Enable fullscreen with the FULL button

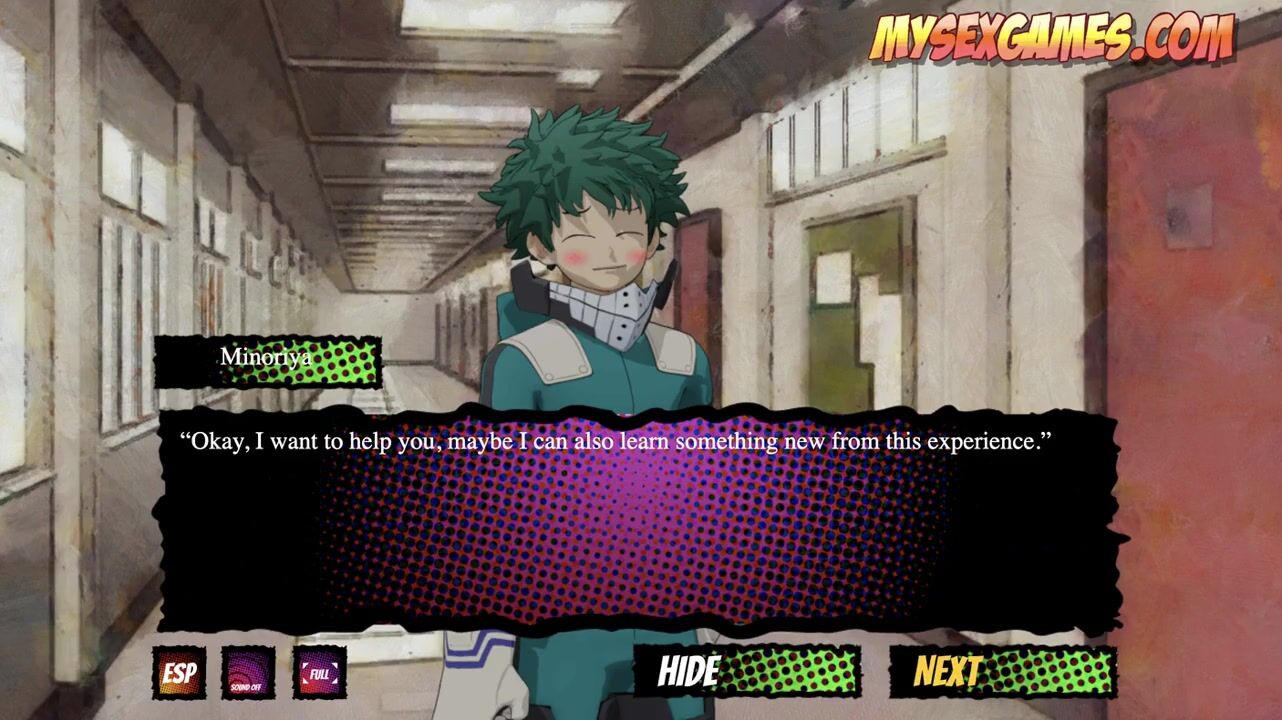(x=320, y=673)
